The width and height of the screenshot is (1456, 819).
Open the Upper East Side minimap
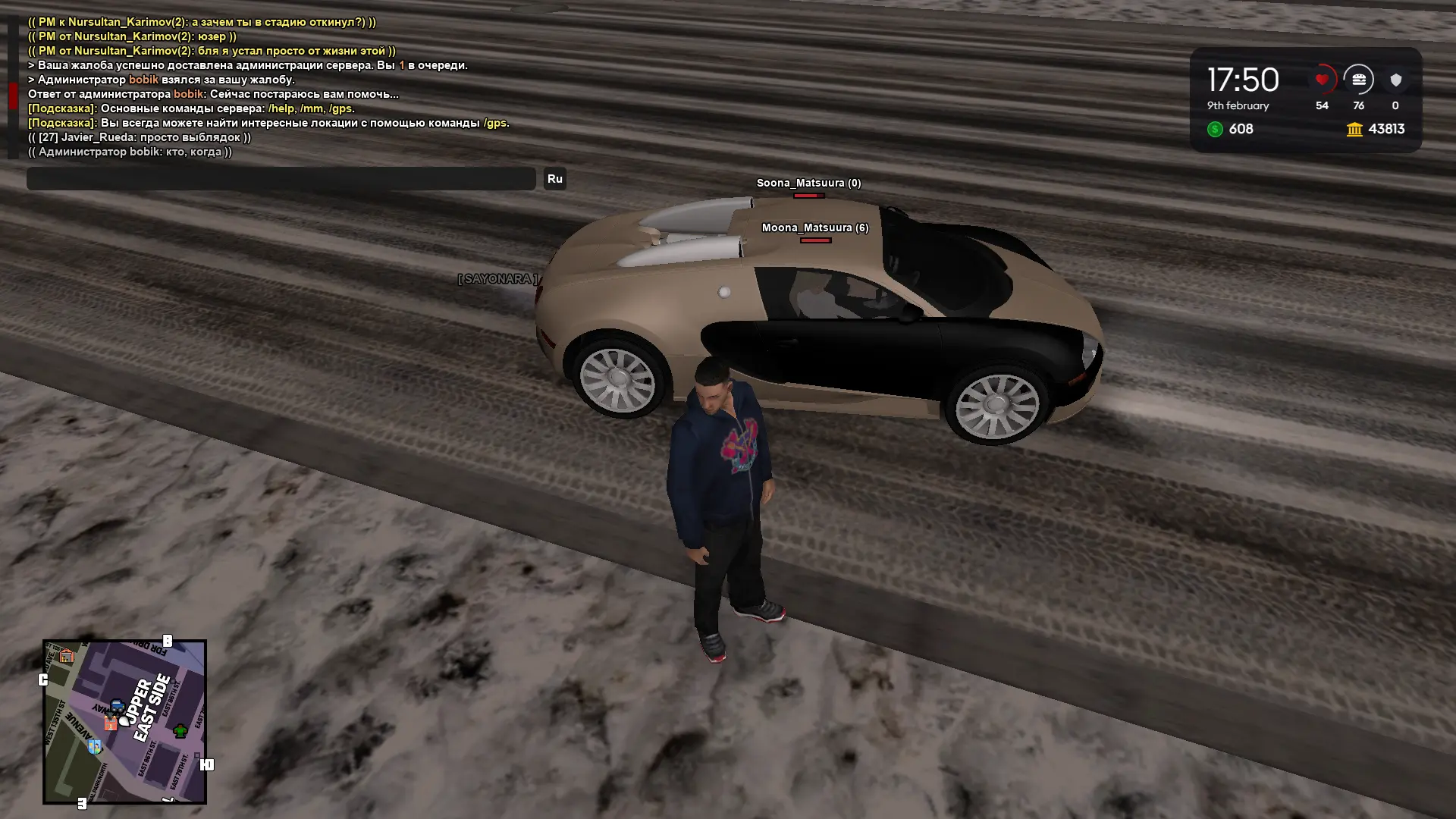click(x=125, y=721)
